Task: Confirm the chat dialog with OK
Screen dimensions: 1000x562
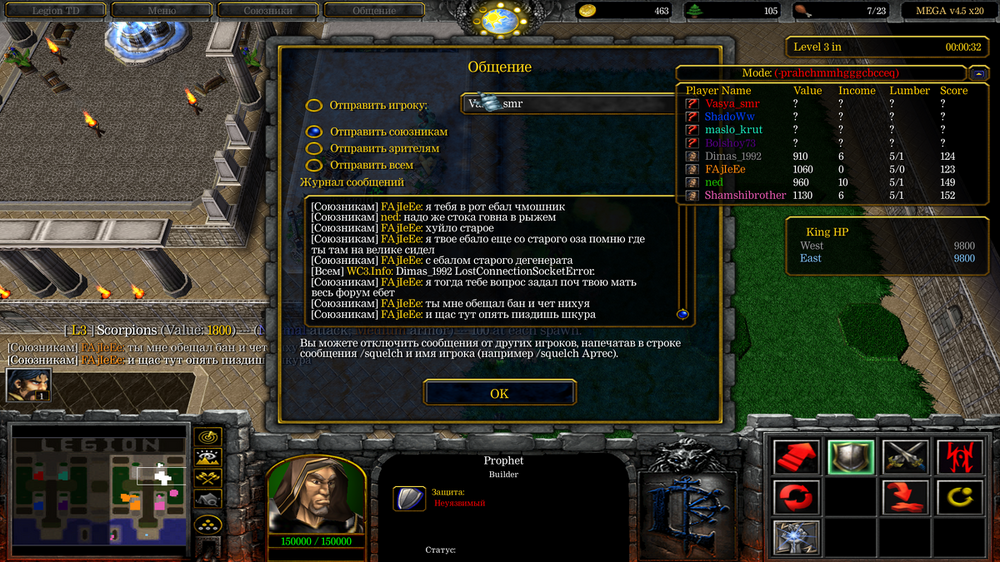Action: point(499,393)
